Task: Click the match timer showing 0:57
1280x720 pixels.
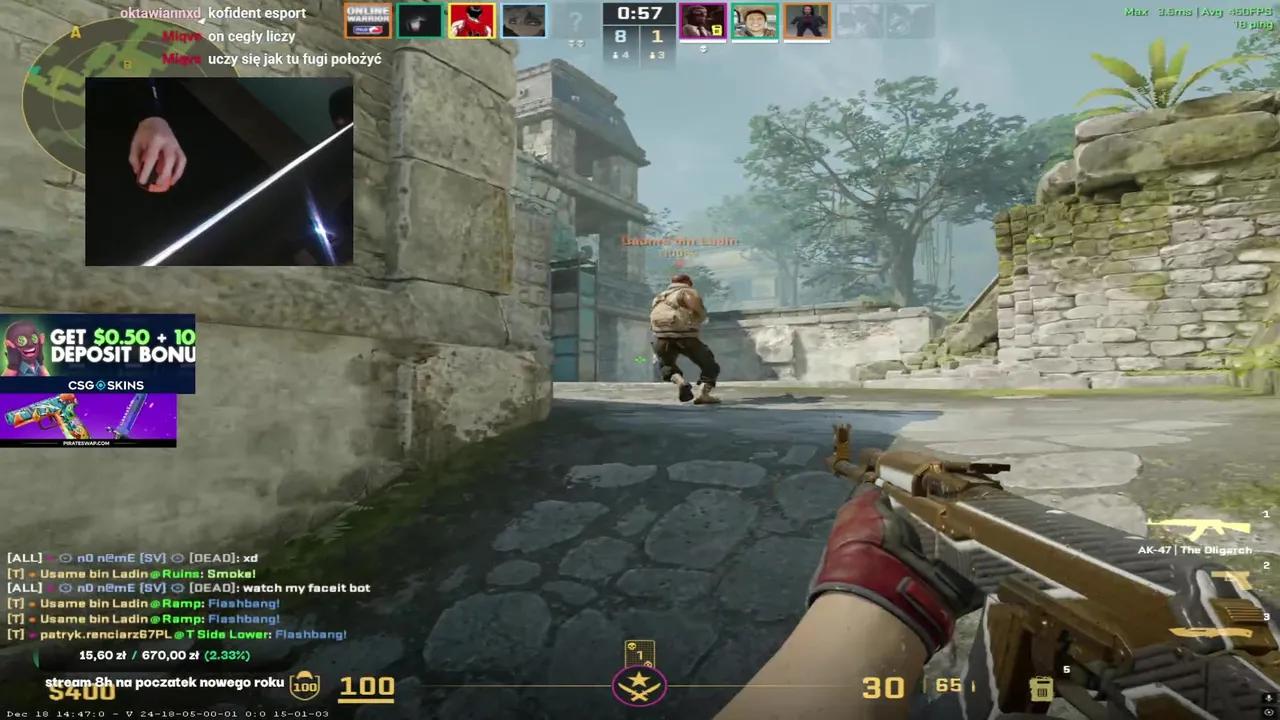Action: pos(641,14)
